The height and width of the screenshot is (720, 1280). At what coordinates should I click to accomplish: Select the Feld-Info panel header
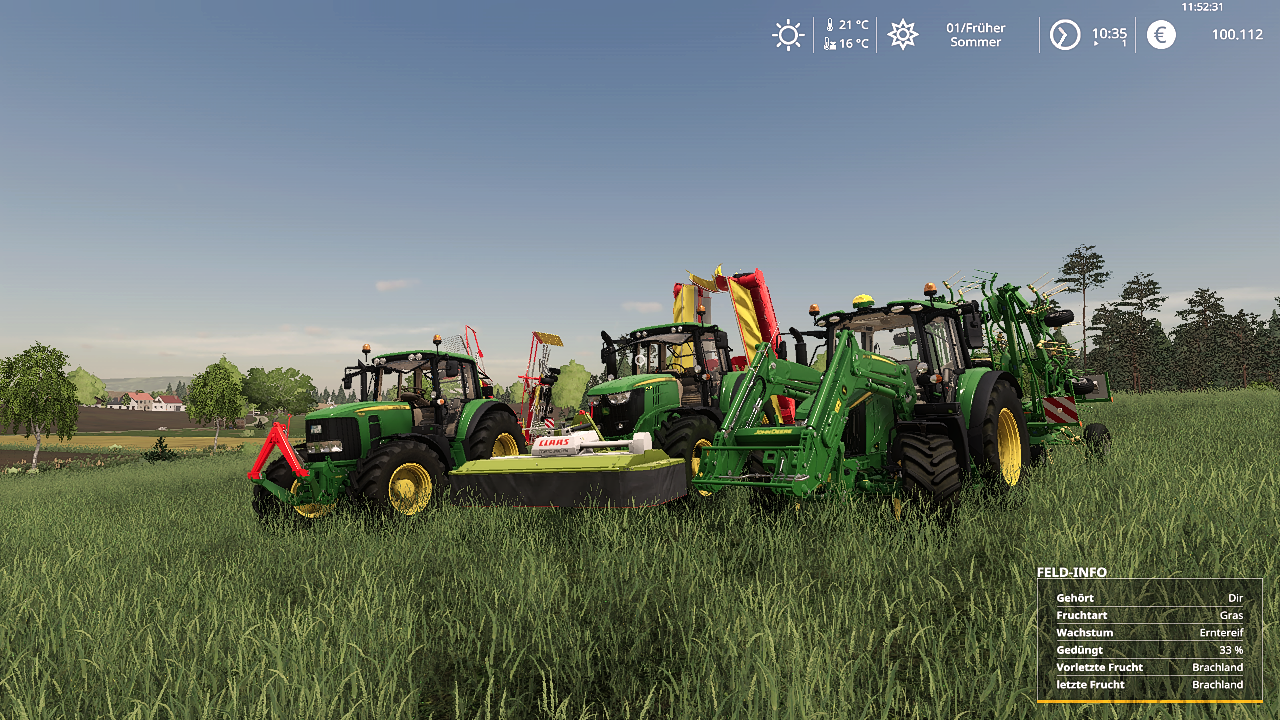[1071, 572]
